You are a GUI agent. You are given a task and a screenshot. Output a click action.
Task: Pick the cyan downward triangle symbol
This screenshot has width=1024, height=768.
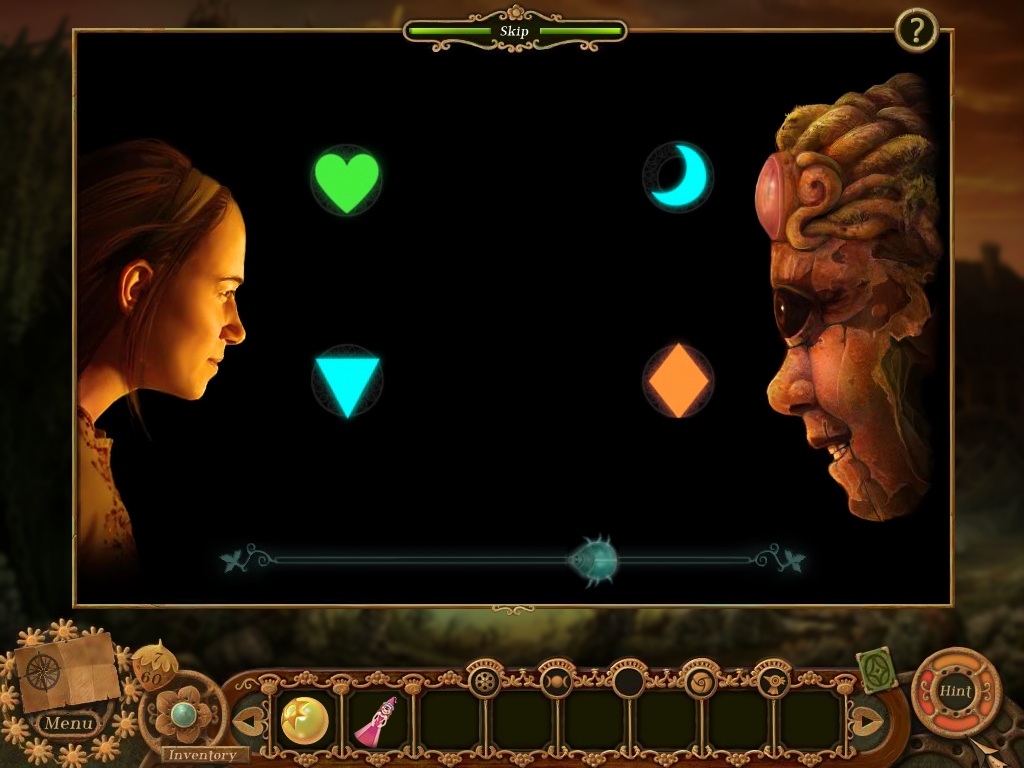click(x=347, y=382)
